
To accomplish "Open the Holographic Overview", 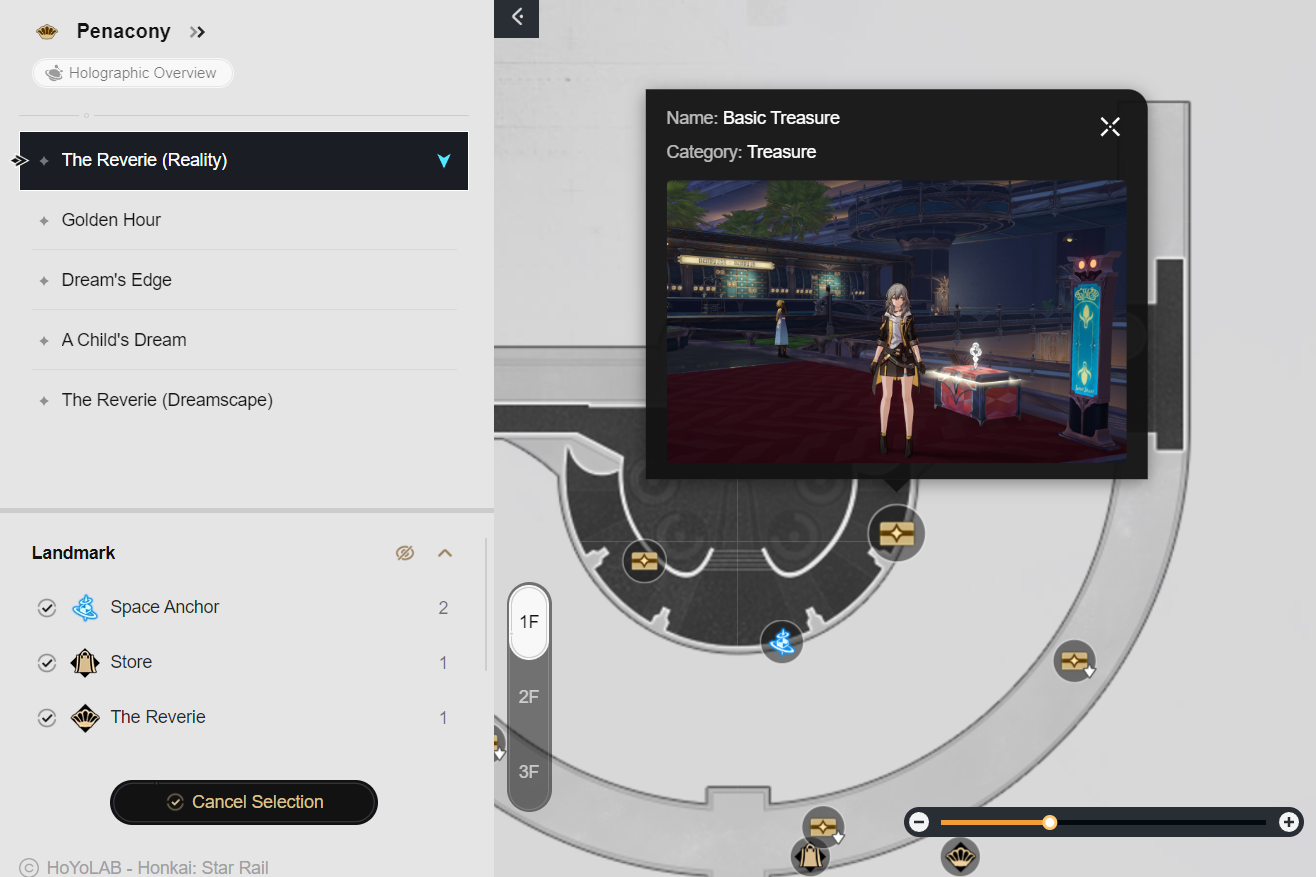I will click(x=132, y=72).
